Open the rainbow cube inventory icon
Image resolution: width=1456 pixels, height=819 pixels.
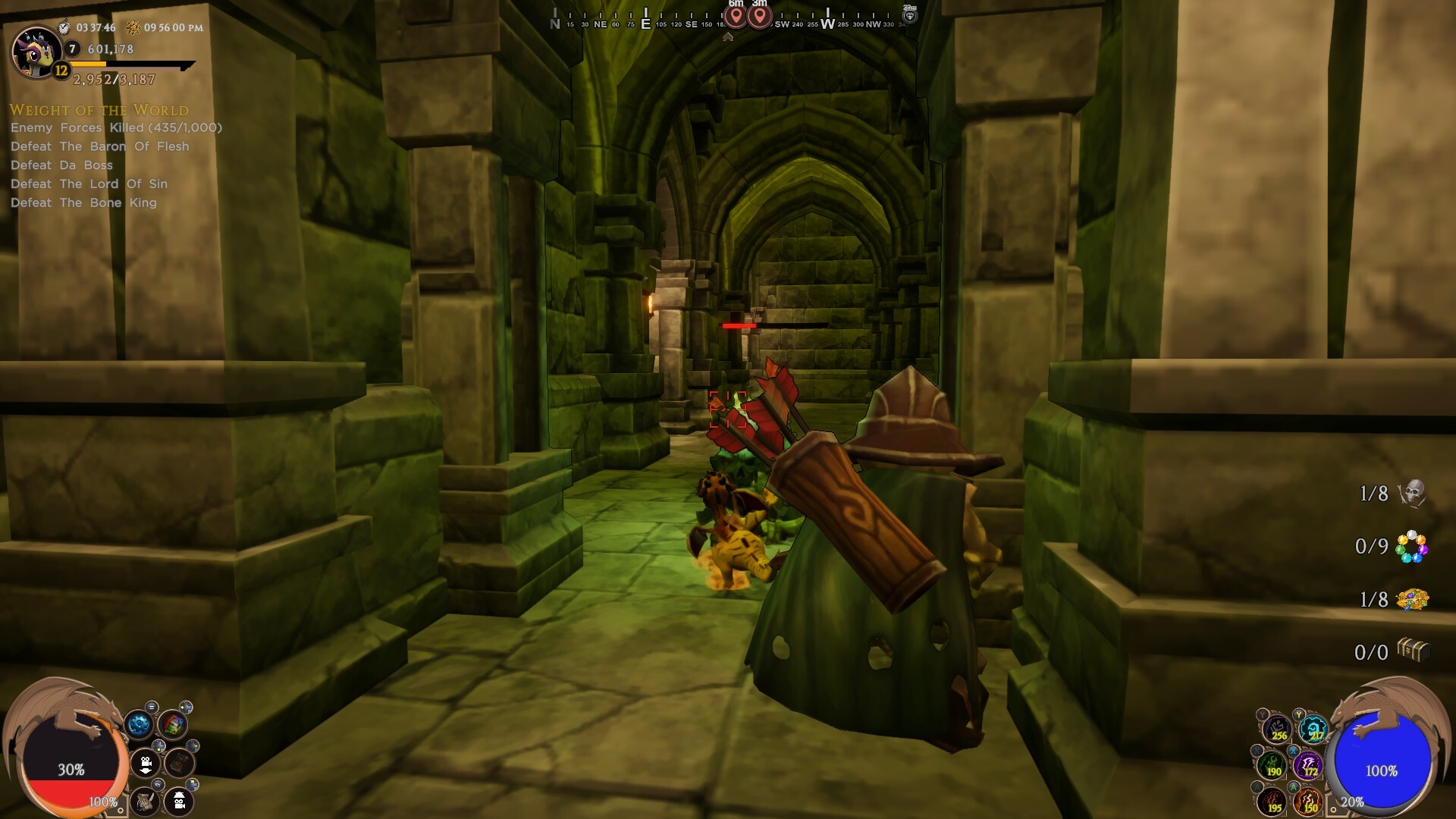tap(173, 724)
